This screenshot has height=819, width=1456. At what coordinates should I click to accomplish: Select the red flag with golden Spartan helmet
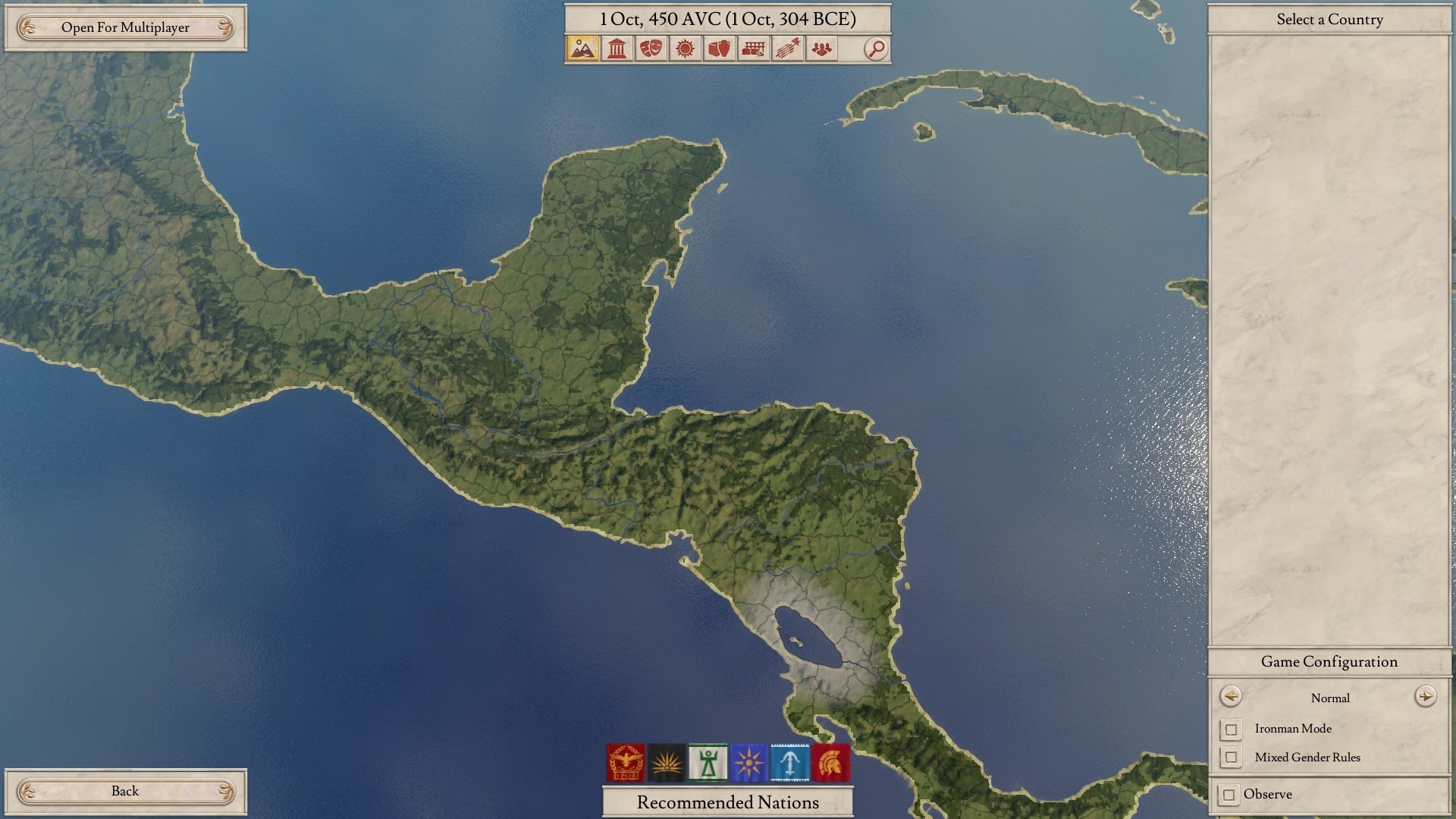tap(830, 762)
